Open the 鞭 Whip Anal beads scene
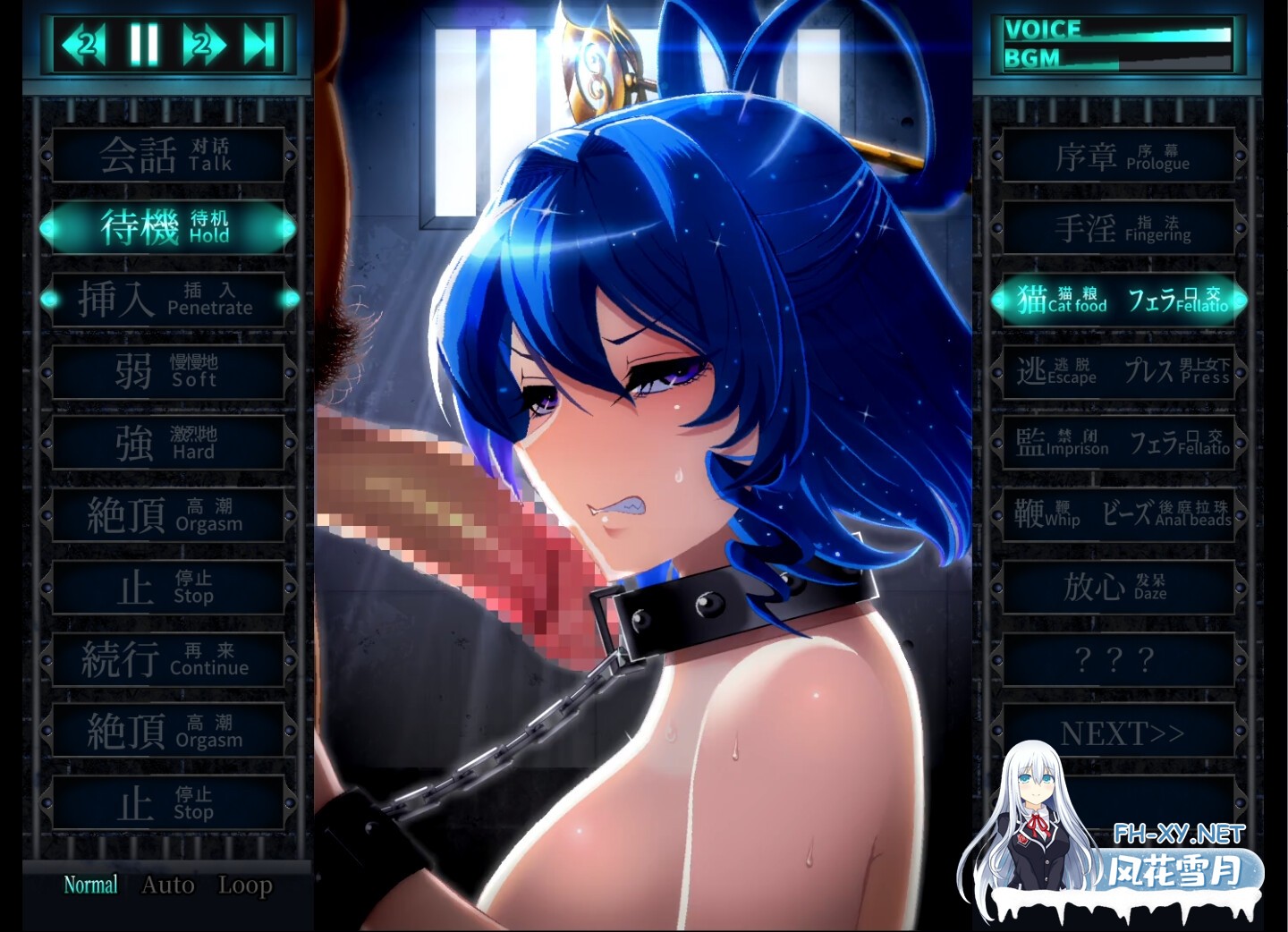The image size is (1288, 932). tap(1118, 514)
